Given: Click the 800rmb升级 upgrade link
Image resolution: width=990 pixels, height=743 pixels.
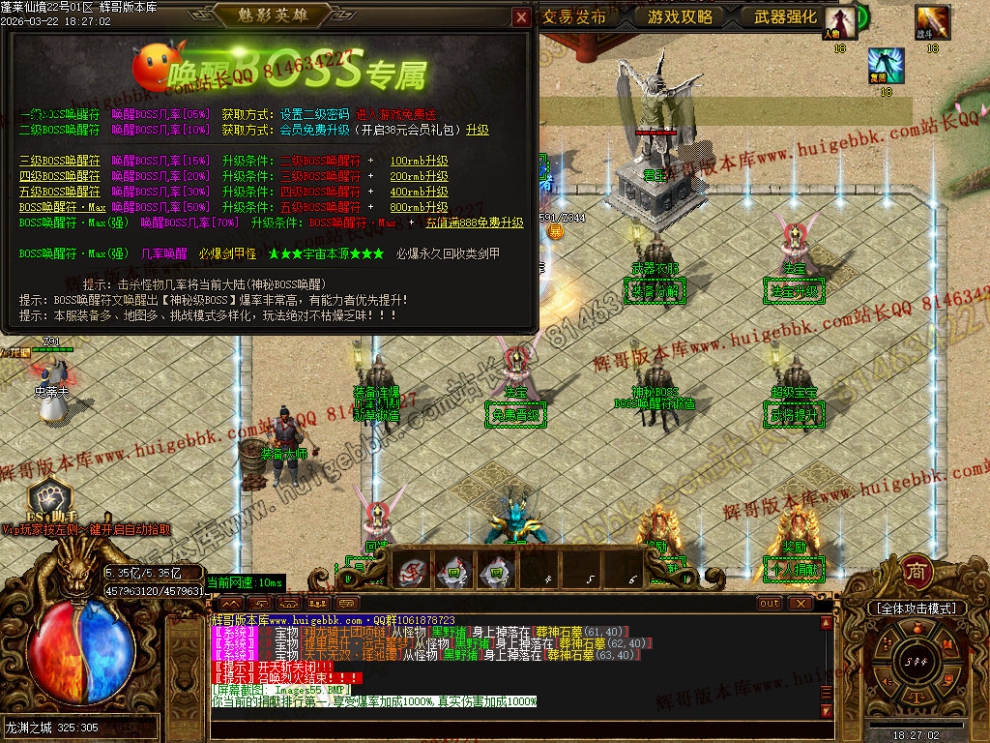Looking at the screenshot, I should pyautogui.click(x=419, y=207).
